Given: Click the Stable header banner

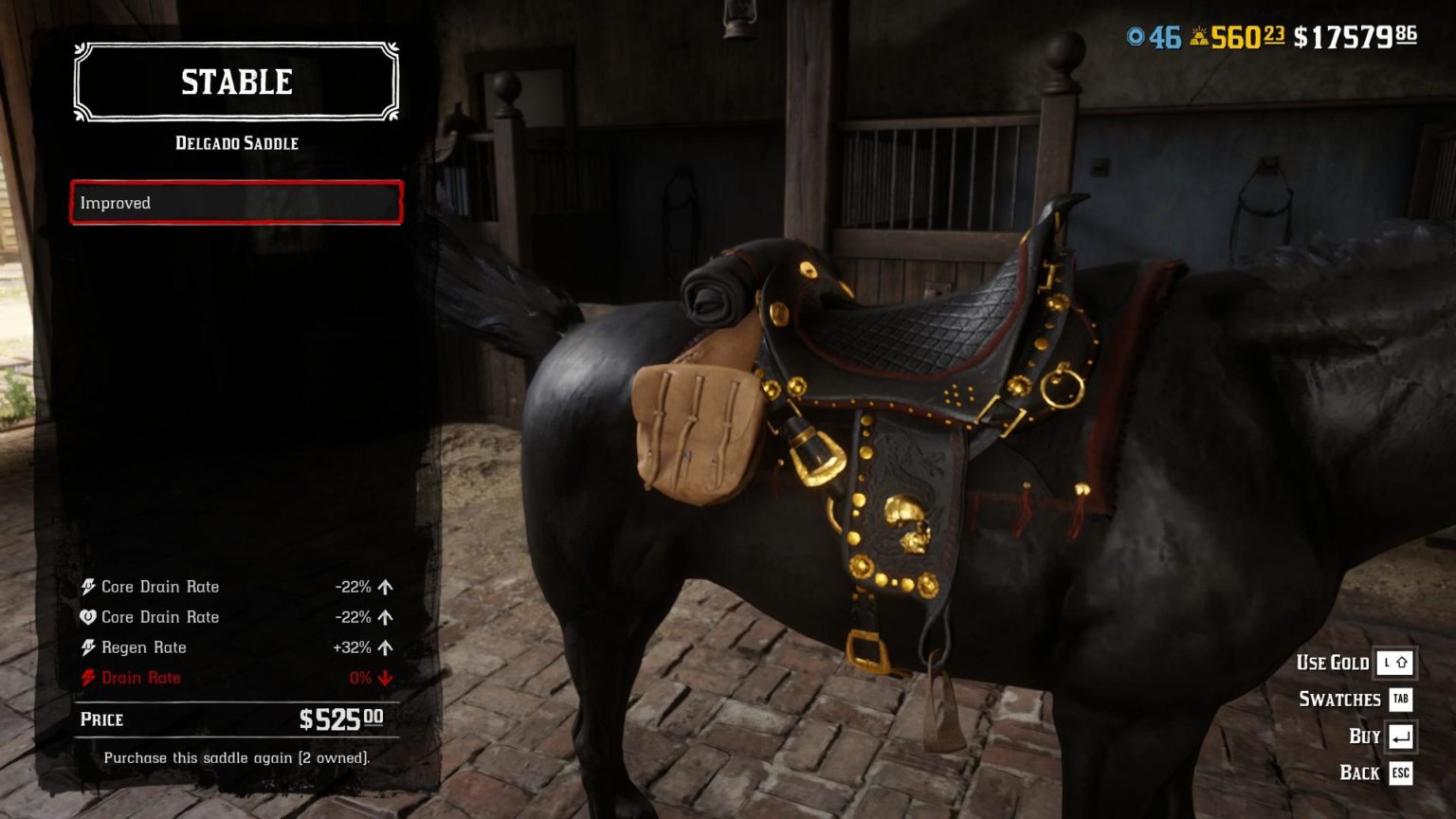Looking at the screenshot, I should [236, 82].
